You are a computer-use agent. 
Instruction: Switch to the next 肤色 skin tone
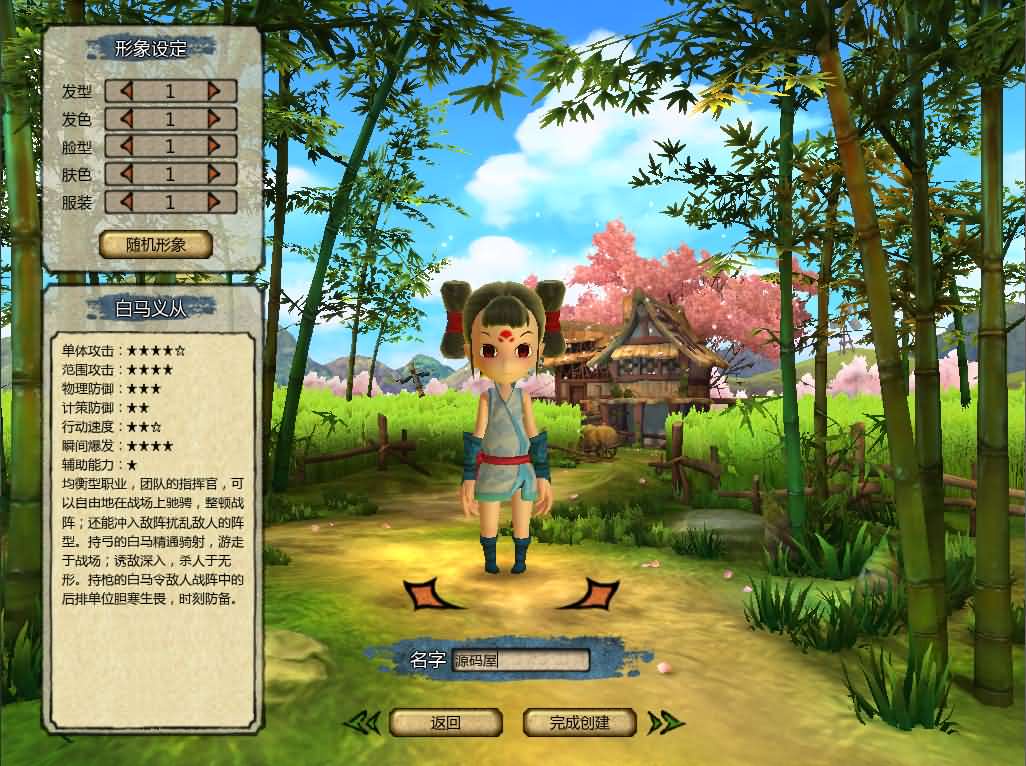(214, 174)
